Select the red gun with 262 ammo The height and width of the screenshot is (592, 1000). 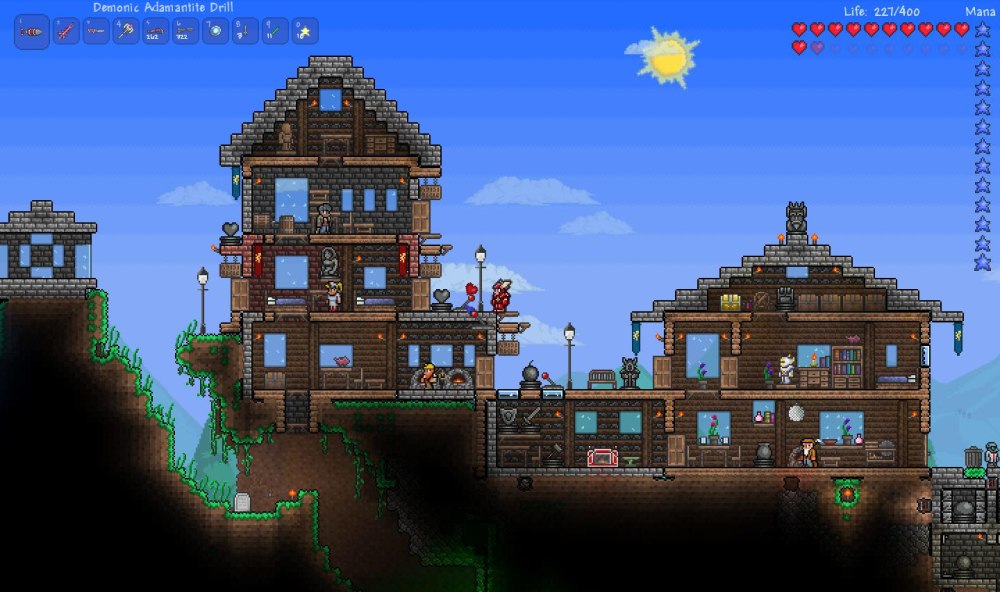[x=155, y=32]
